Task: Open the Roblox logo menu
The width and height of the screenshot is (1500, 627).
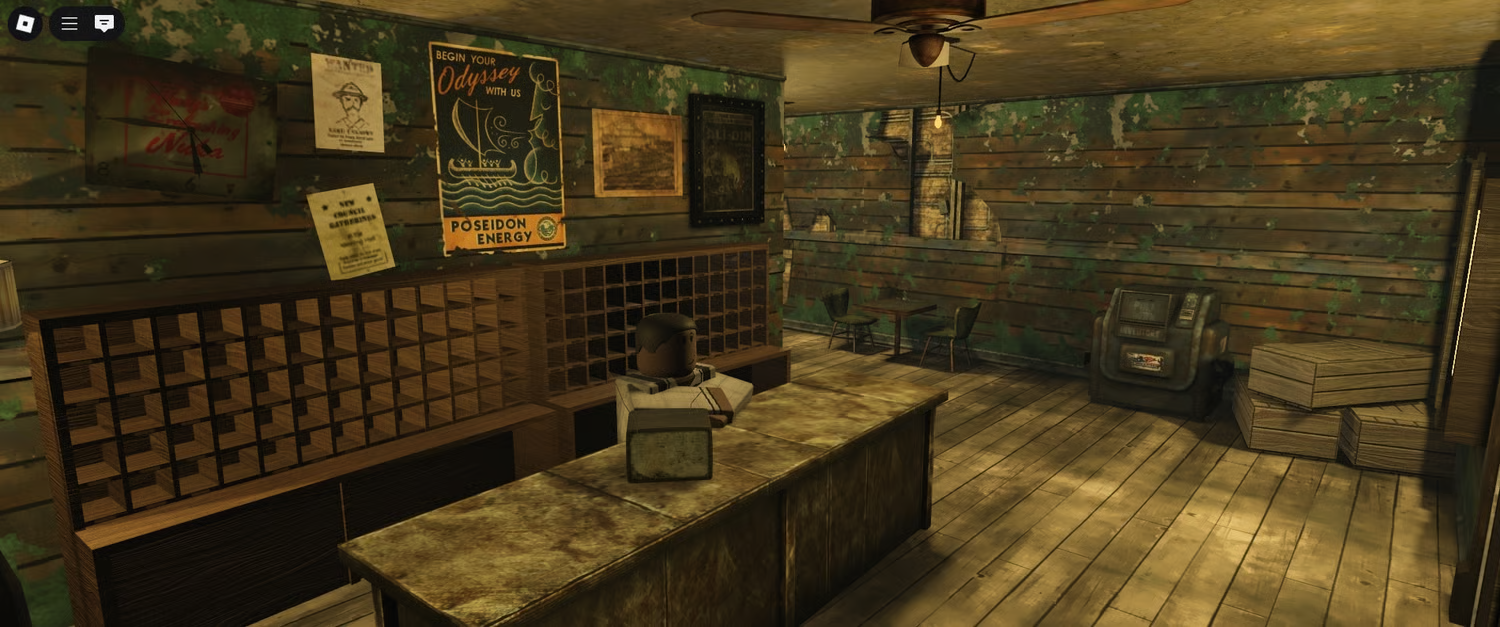Action: coord(25,23)
